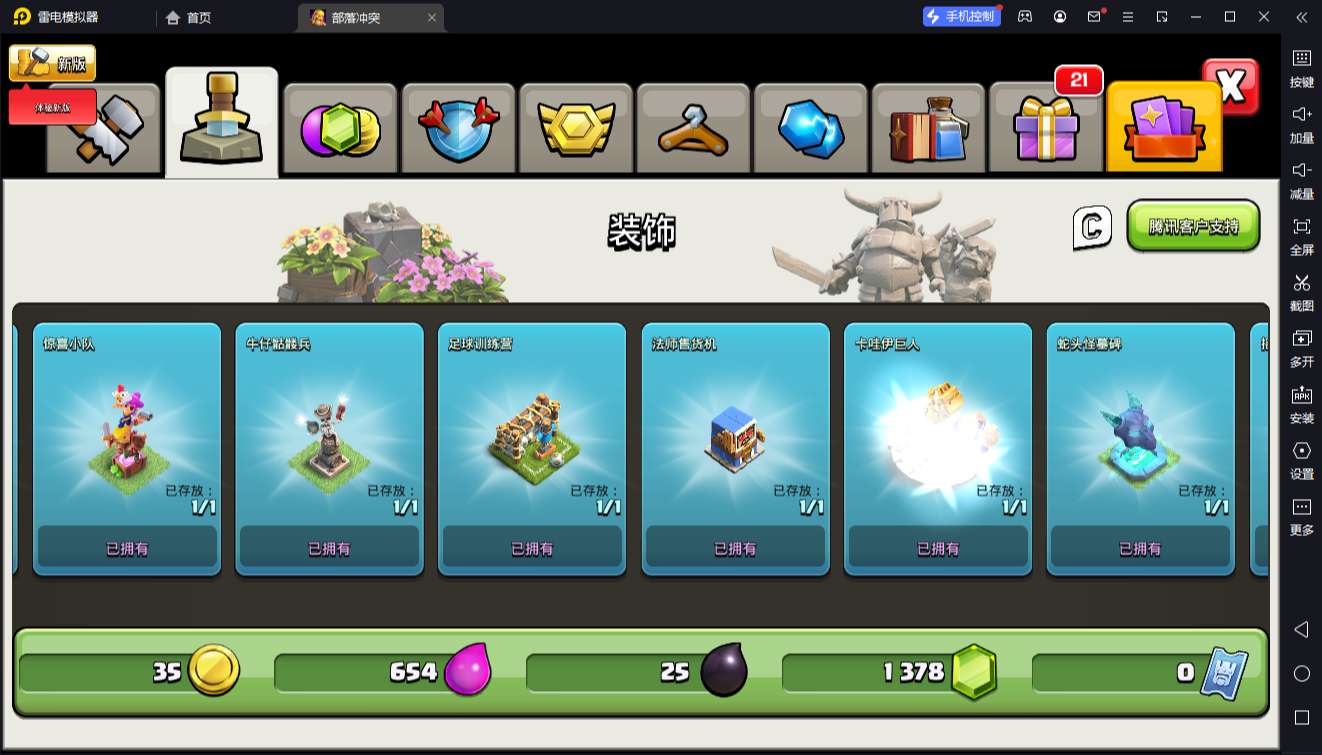
Task: Open the gems and gold resources tab
Action: point(341,130)
